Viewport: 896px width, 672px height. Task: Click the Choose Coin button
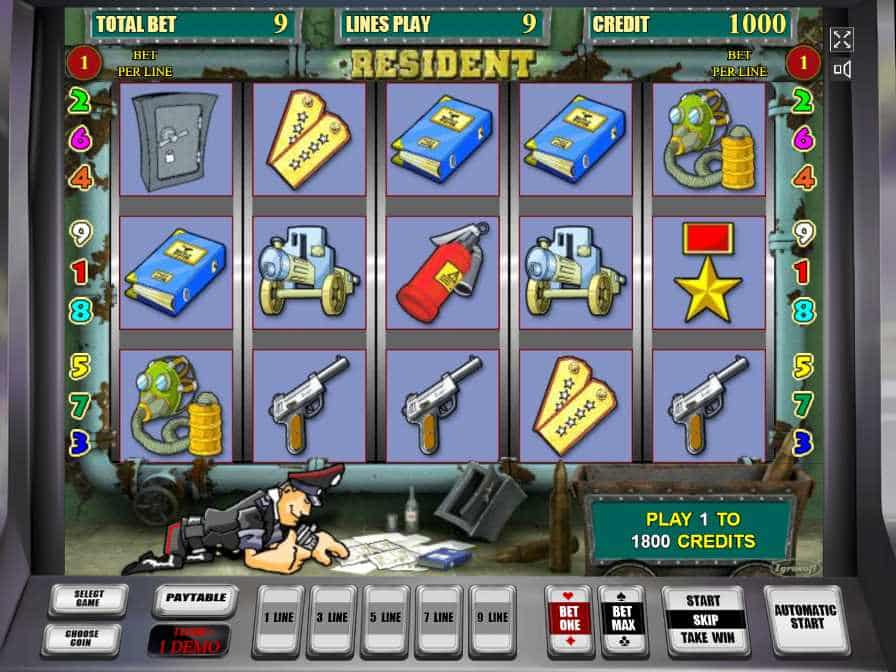tap(82, 638)
